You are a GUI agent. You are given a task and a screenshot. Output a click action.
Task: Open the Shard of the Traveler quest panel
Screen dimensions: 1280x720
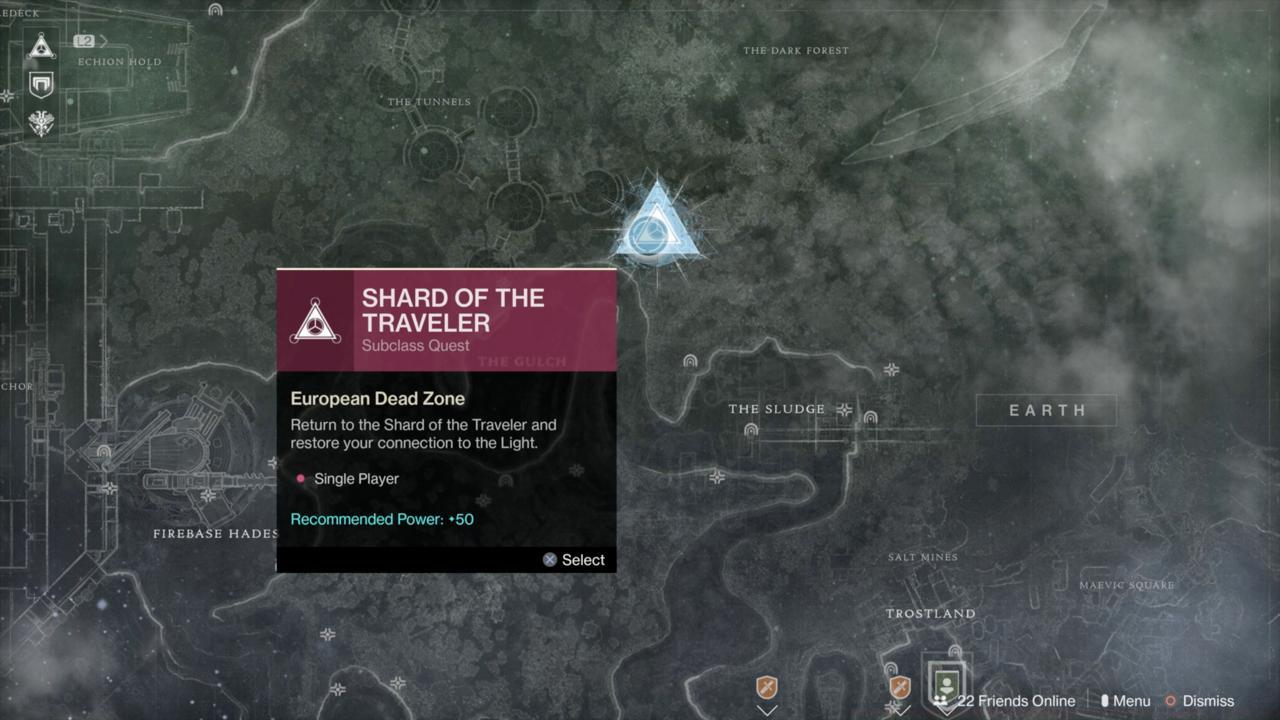tap(446, 420)
